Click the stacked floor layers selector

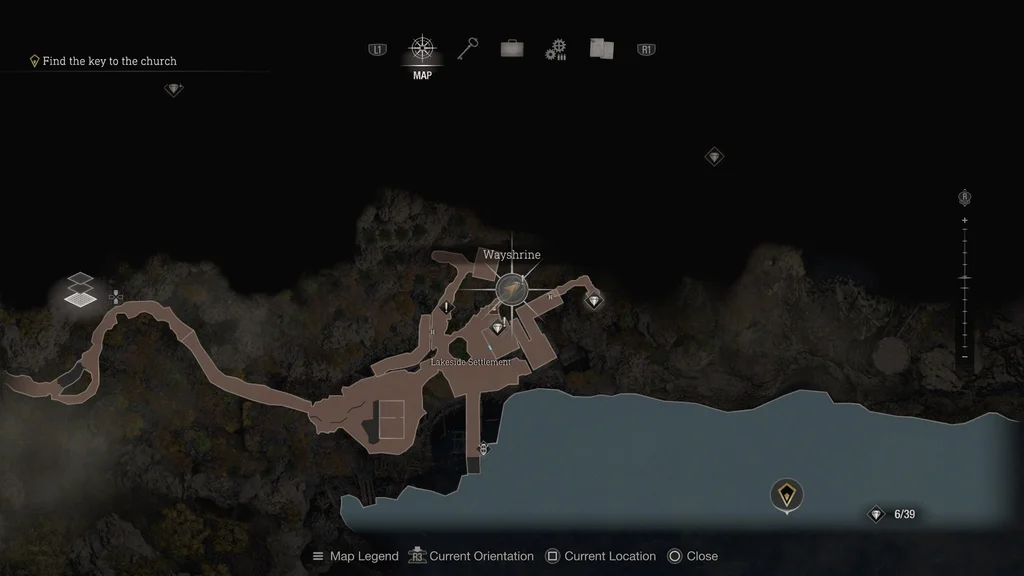[81, 290]
